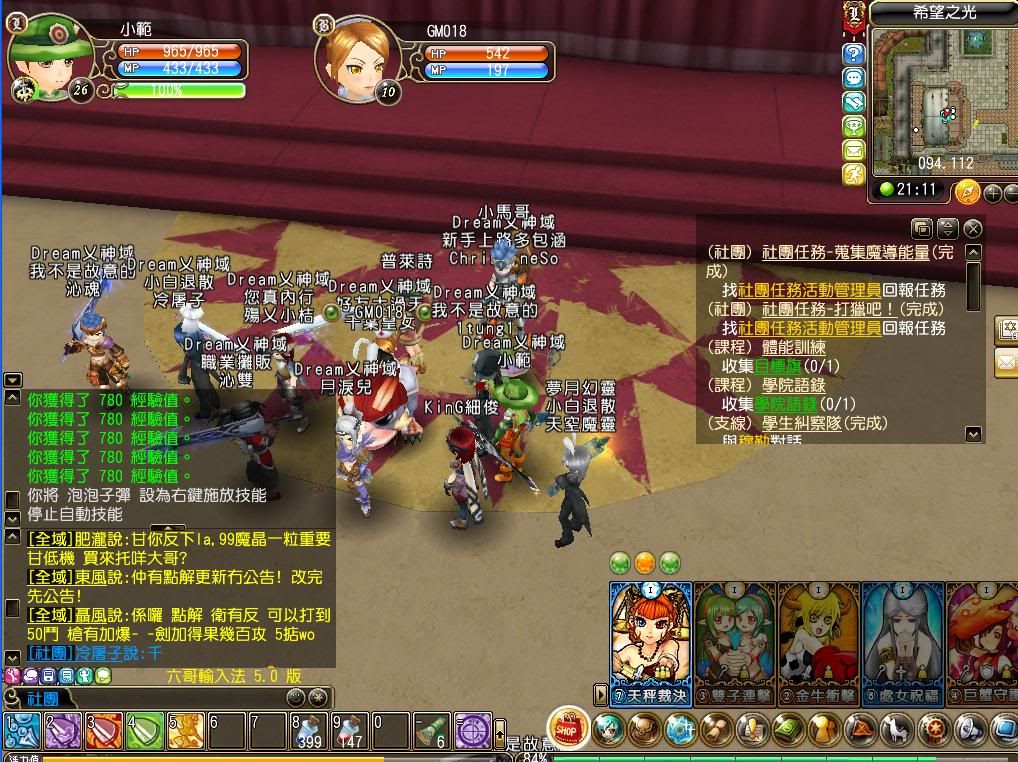Select the 天秤裁決 skill card
Screen dimensions: 1018x762
point(650,638)
